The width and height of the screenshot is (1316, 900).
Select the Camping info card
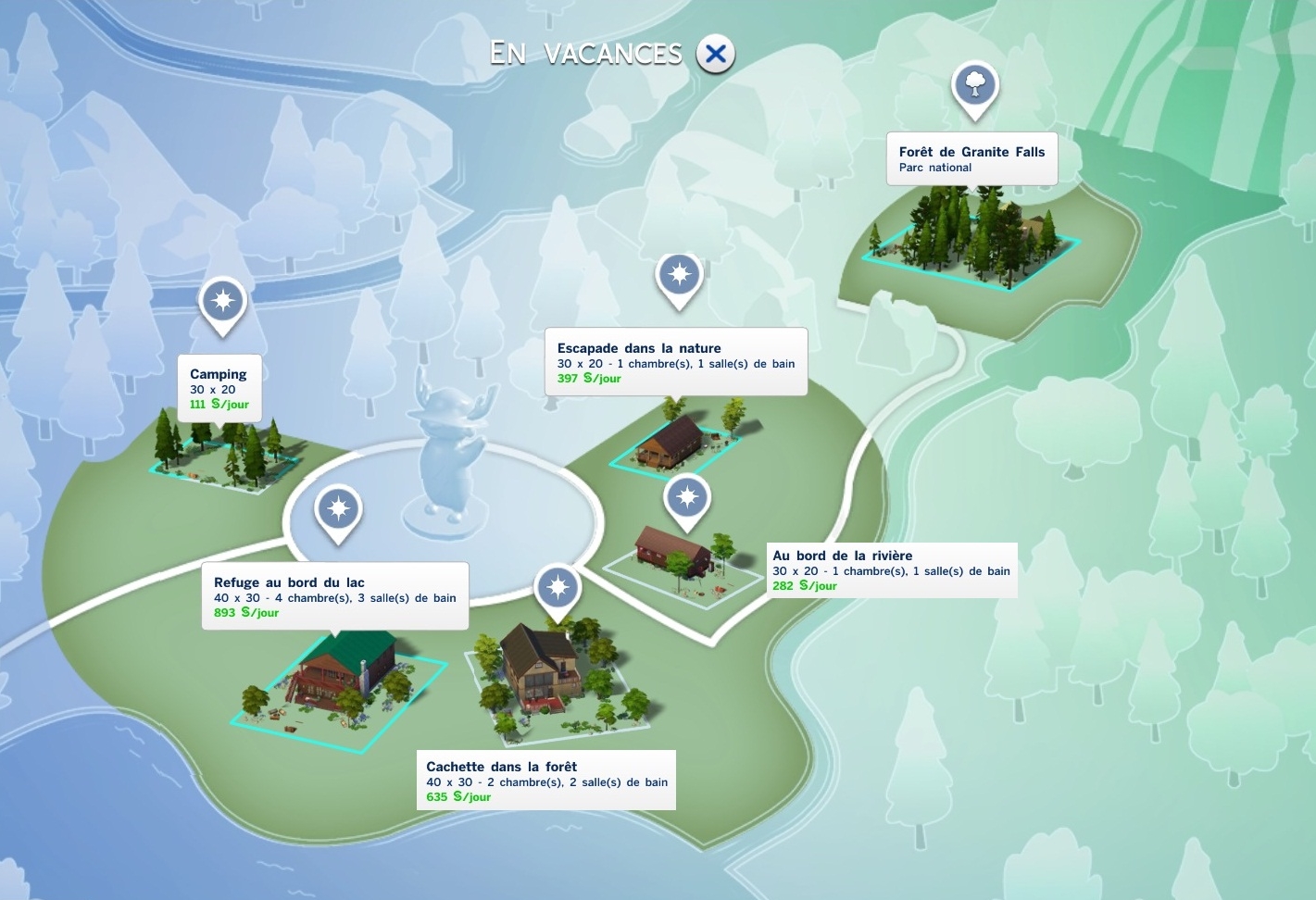tap(219, 386)
